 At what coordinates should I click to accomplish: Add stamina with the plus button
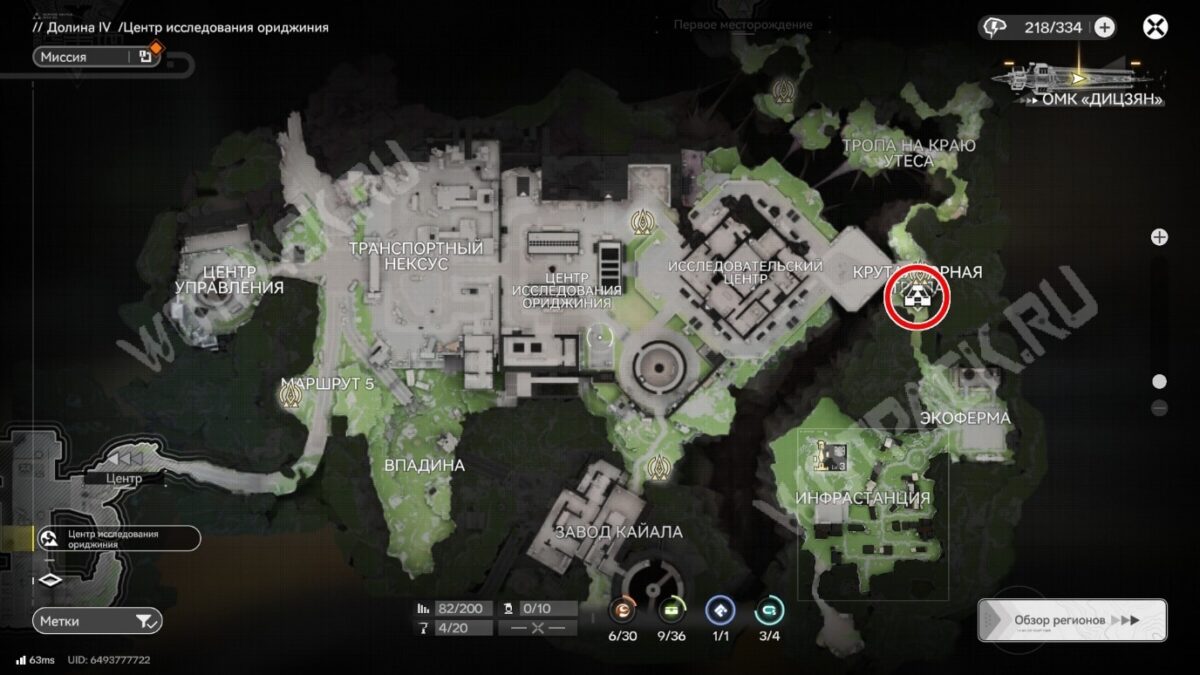(1104, 27)
